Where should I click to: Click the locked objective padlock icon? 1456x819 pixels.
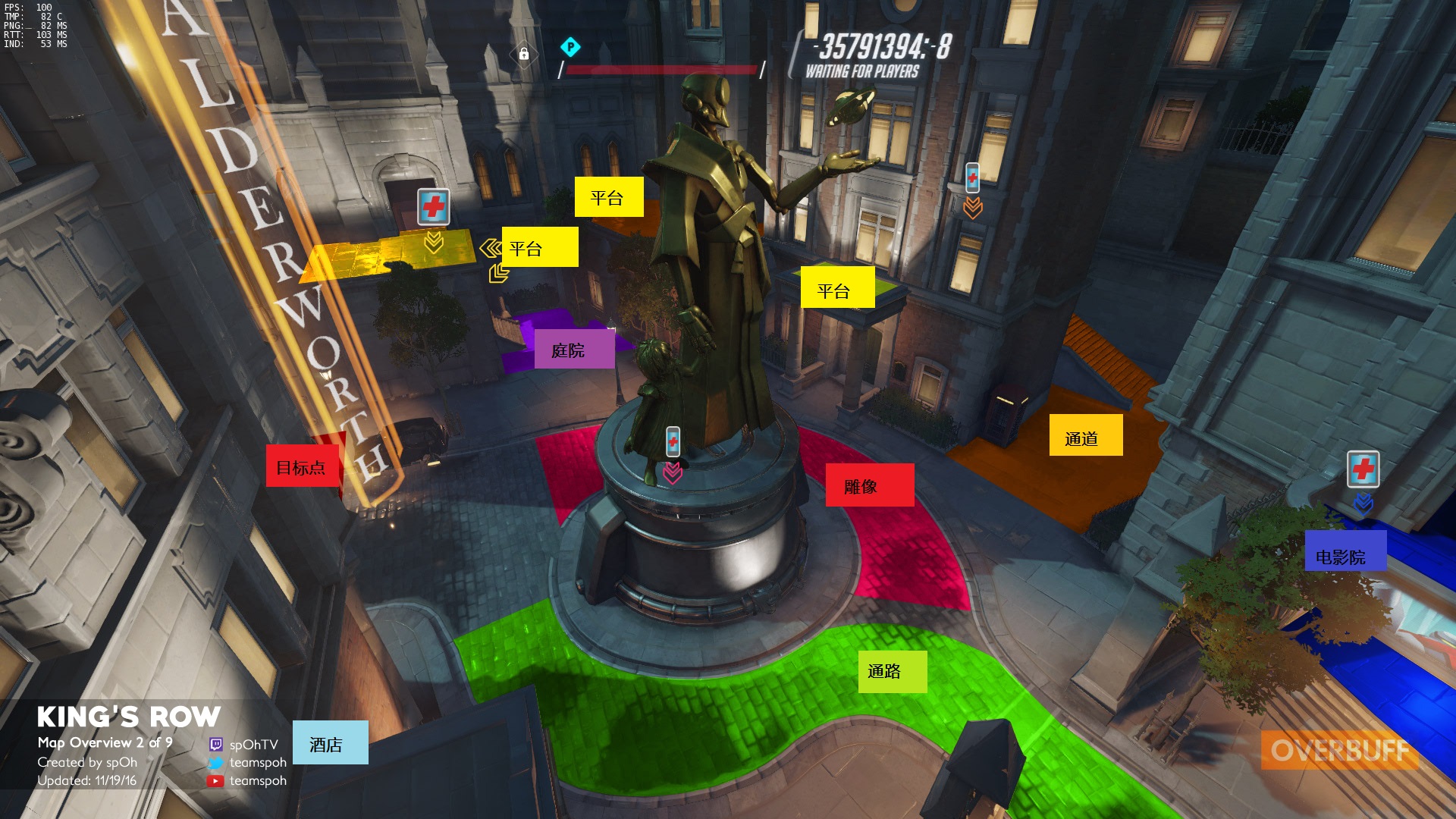524,54
